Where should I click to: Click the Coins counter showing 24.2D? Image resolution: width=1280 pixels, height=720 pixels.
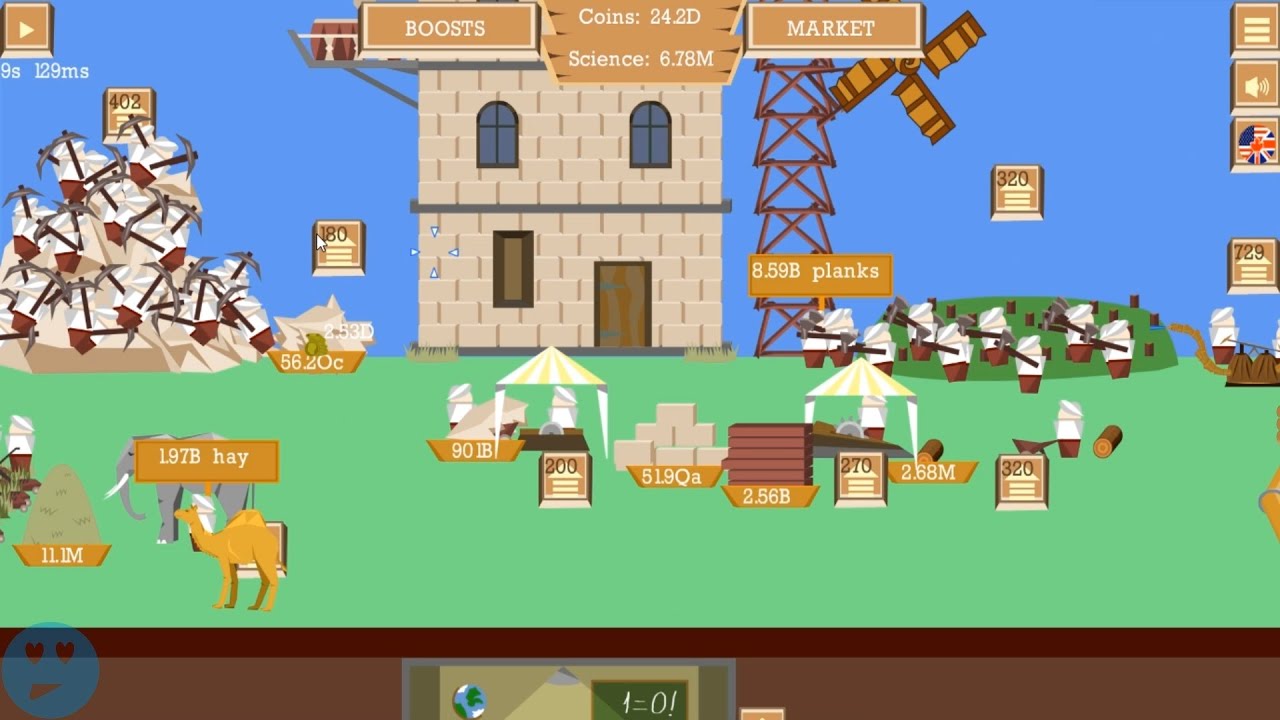click(640, 16)
